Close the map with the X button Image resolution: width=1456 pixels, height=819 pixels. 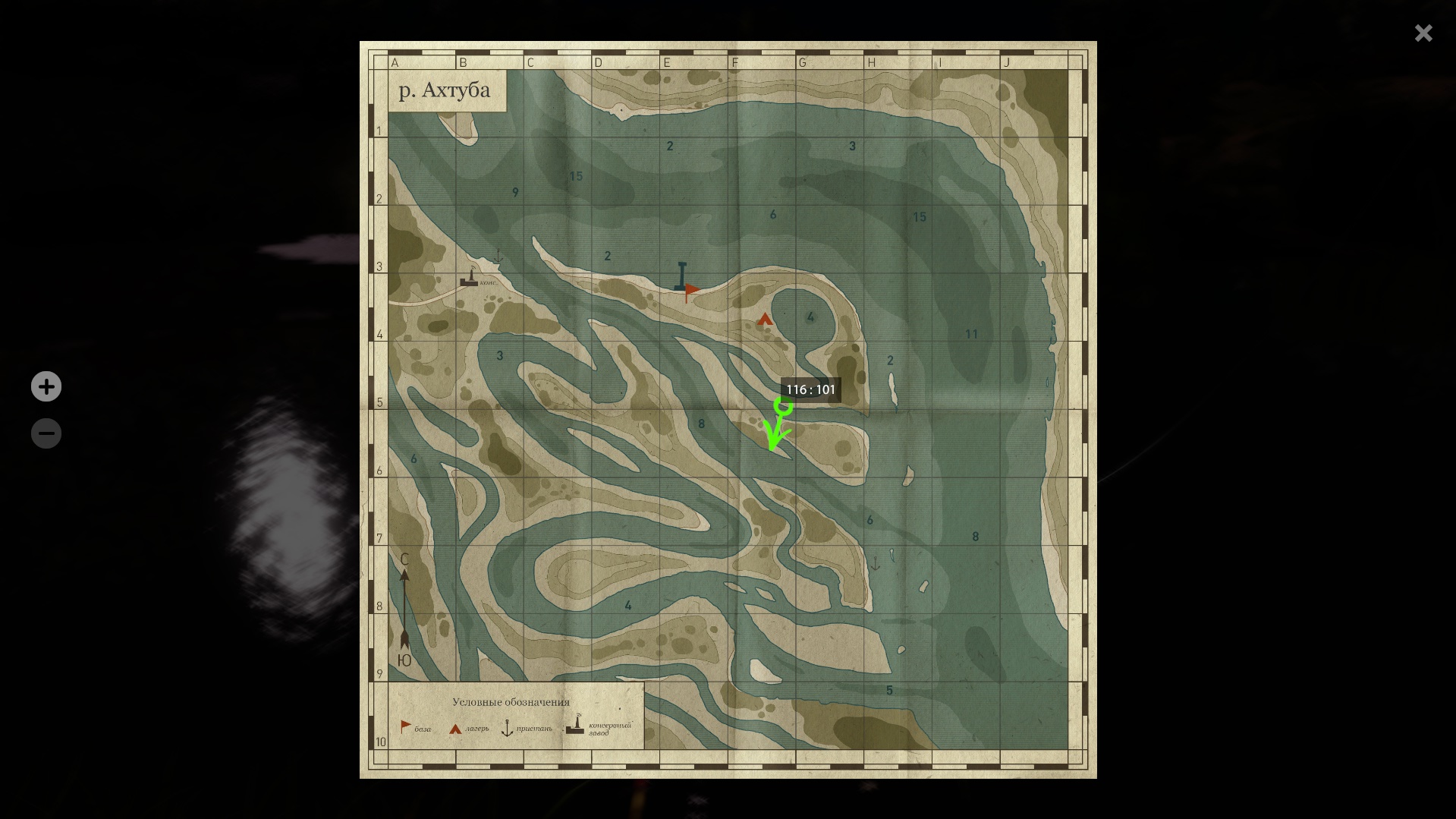click(1423, 33)
